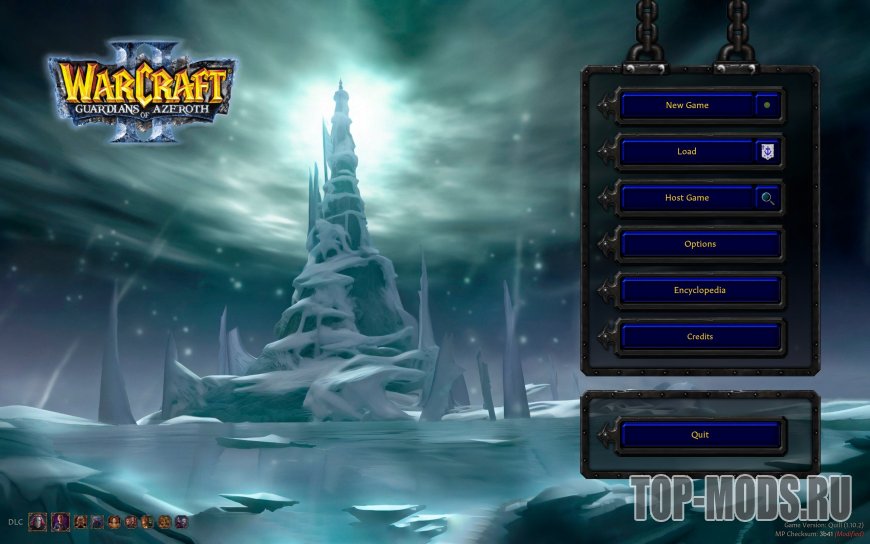Viewport: 870px width, 544px height.
Task: Open the Load menu
Action: (x=686, y=152)
